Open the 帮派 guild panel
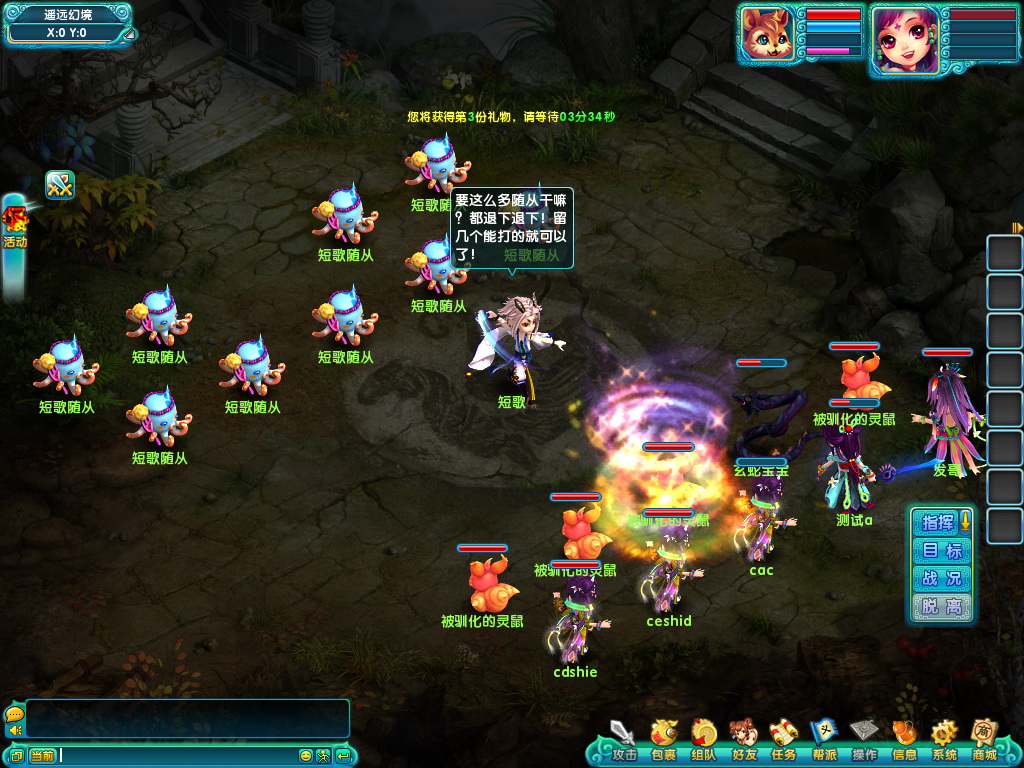Screen dimensions: 1024x768 pos(824,740)
